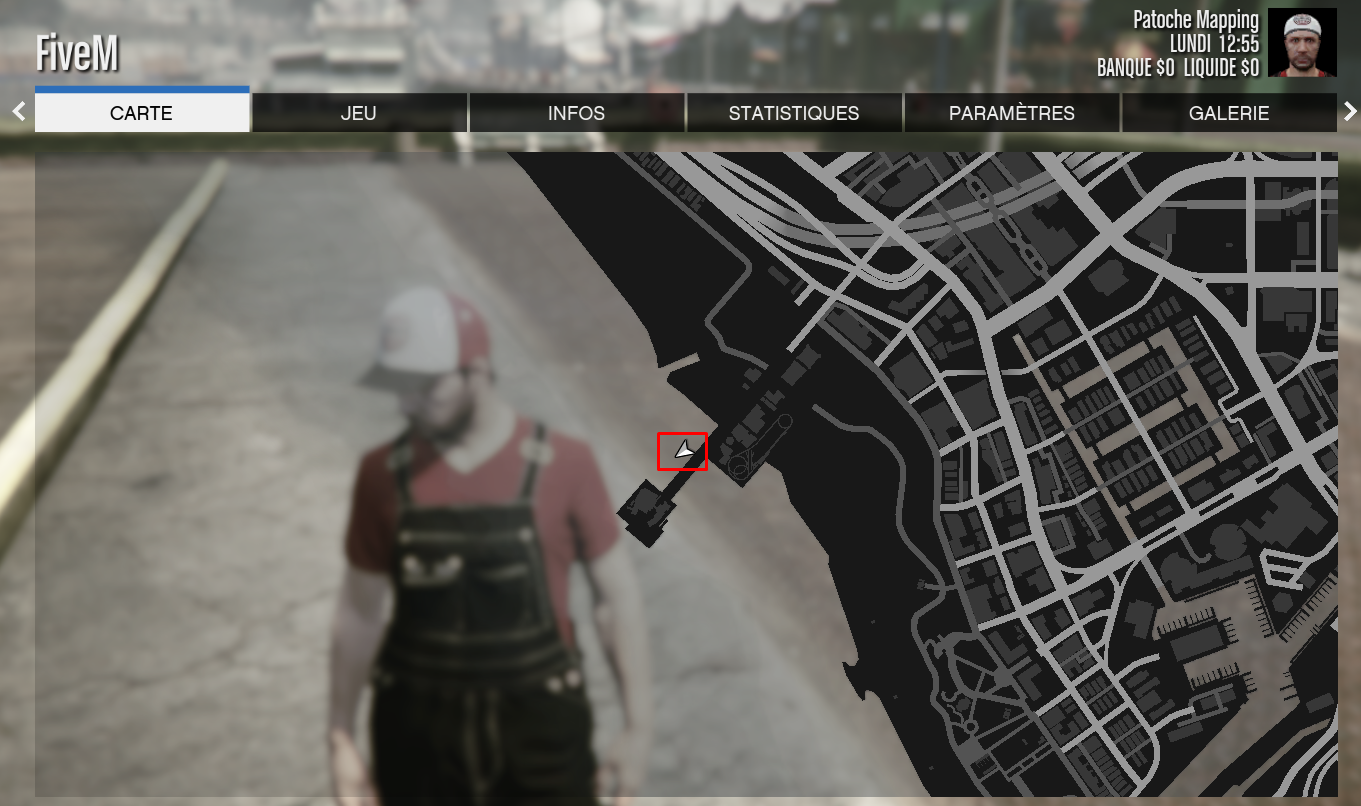Click the left arrow beside the tabs

point(18,111)
